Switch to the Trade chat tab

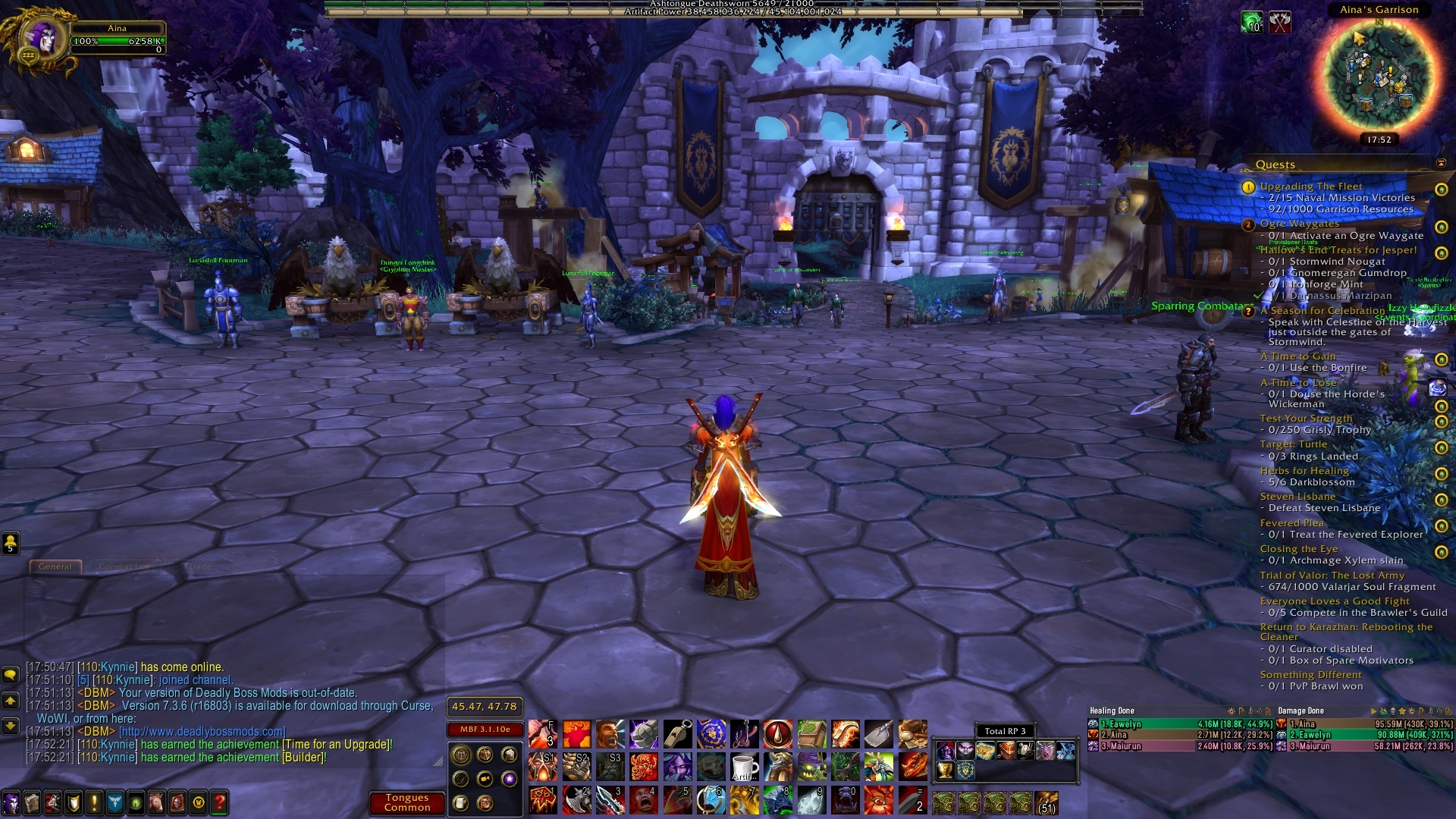click(x=200, y=566)
